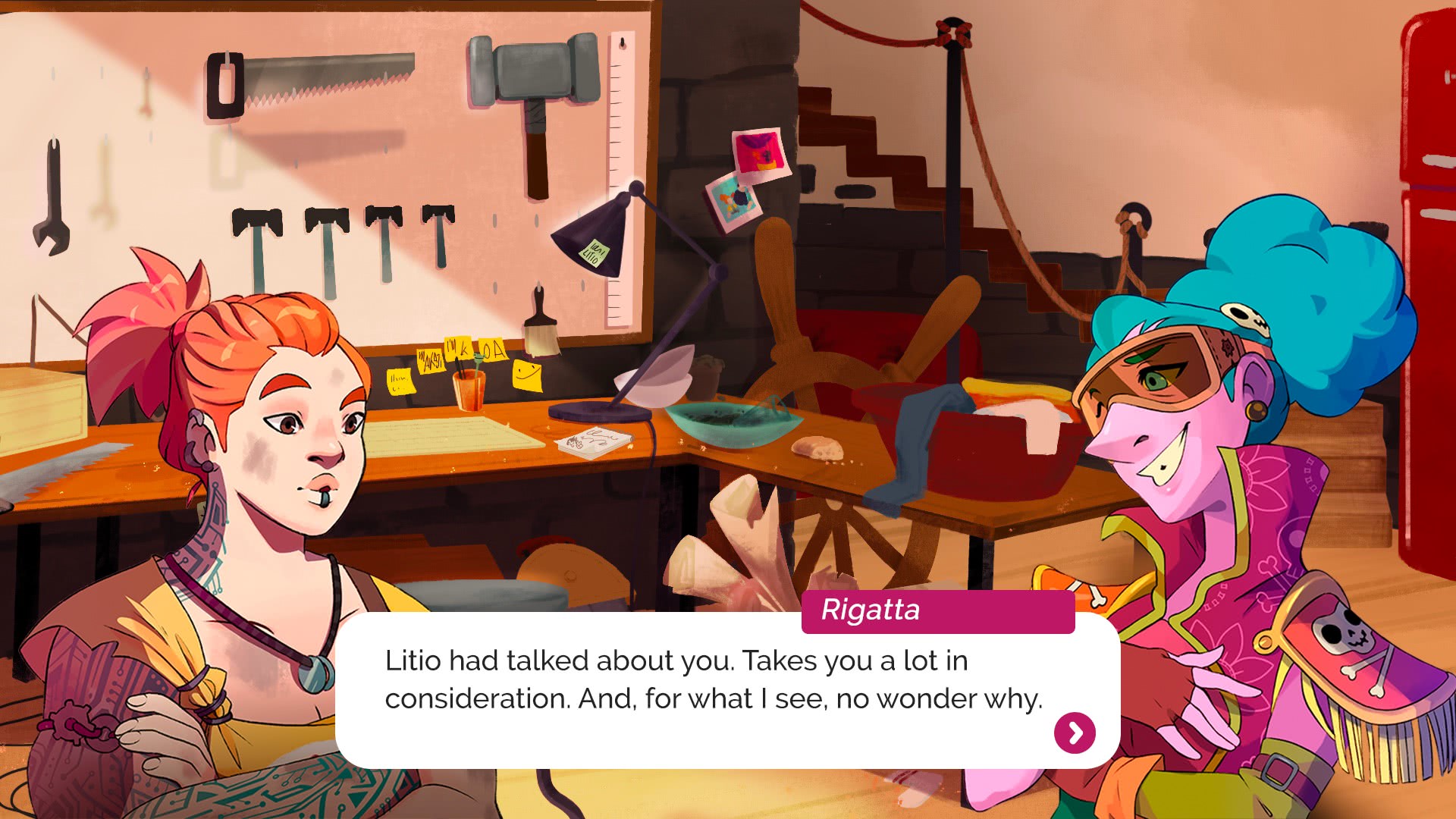Viewport: 1456px width, 819px height.
Task: Click the Rigatta name tag
Action: click(x=937, y=611)
